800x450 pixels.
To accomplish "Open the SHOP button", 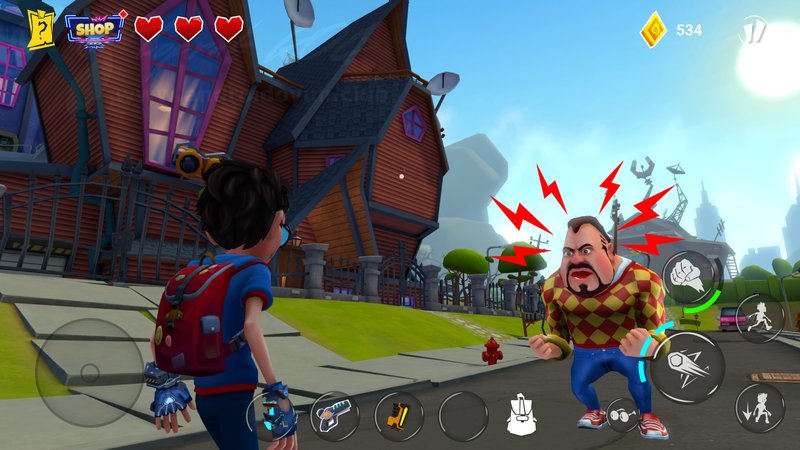I will tap(94, 28).
